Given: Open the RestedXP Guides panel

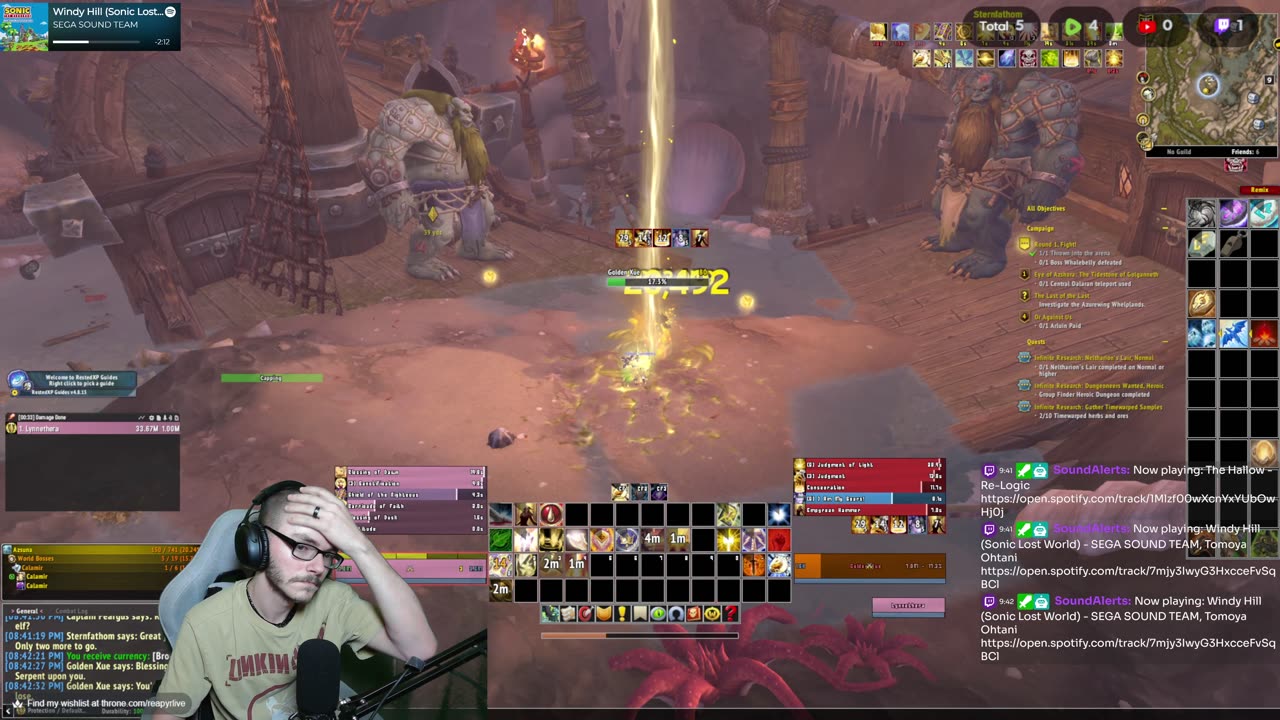Looking at the screenshot, I should click(72, 383).
